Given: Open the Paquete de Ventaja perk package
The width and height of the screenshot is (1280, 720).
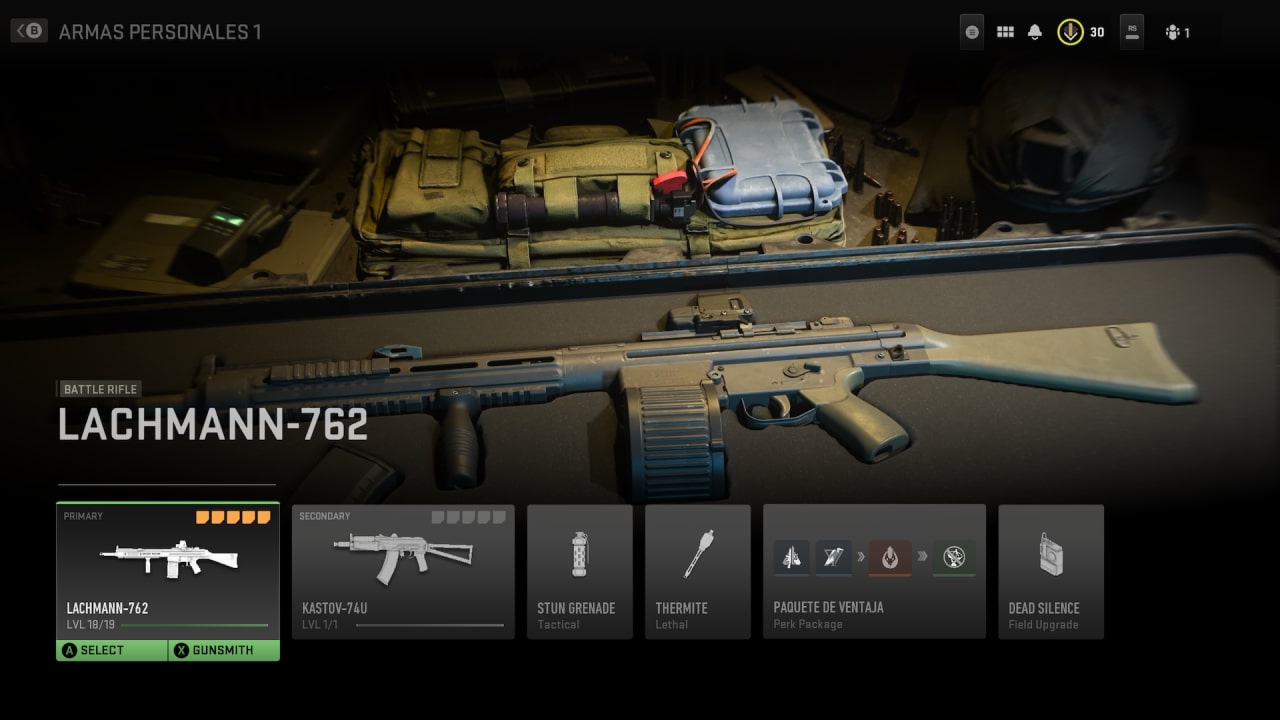Looking at the screenshot, I should point(874,571).
